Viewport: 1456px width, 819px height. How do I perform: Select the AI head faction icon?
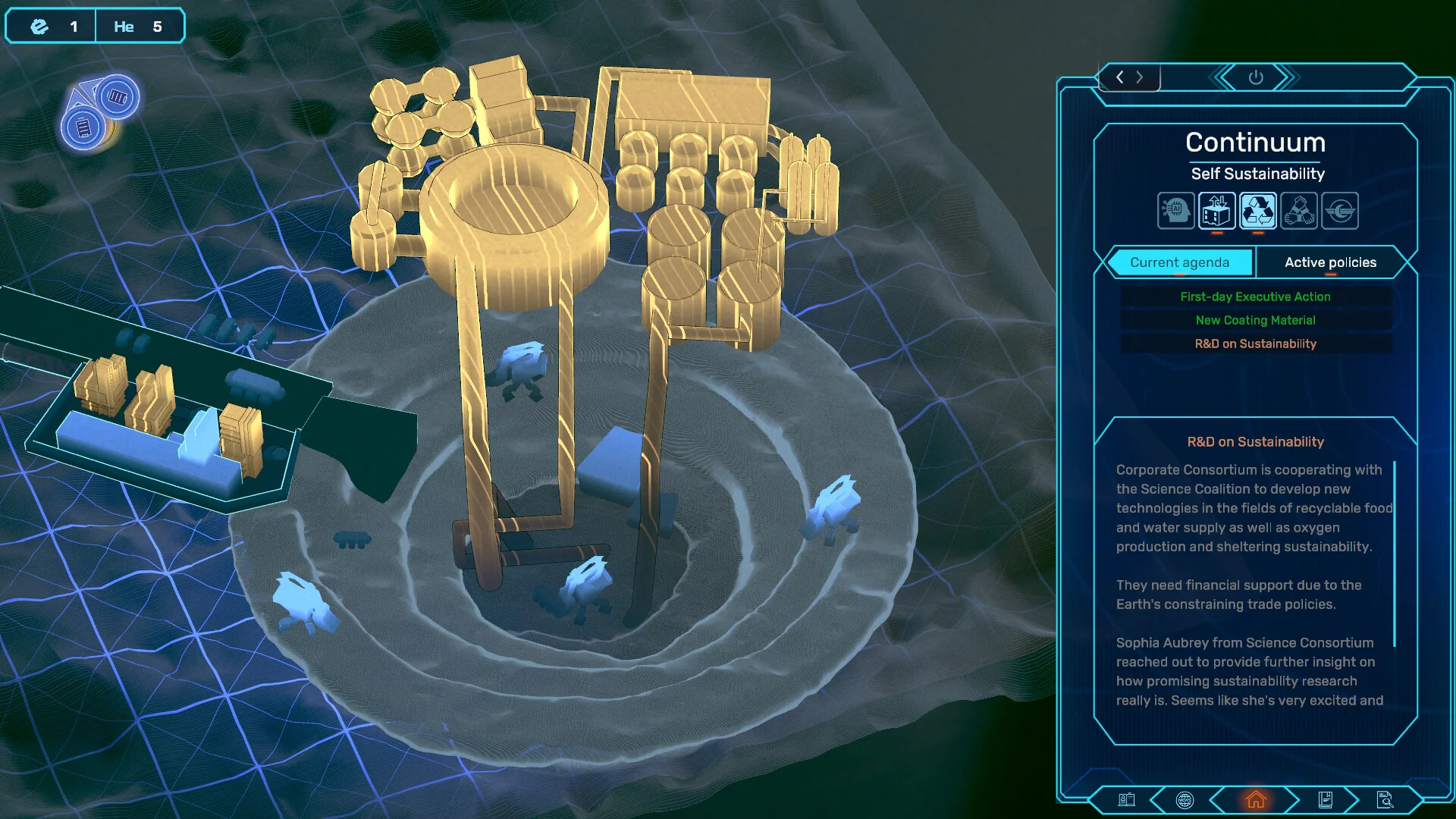click(1175, 211)
